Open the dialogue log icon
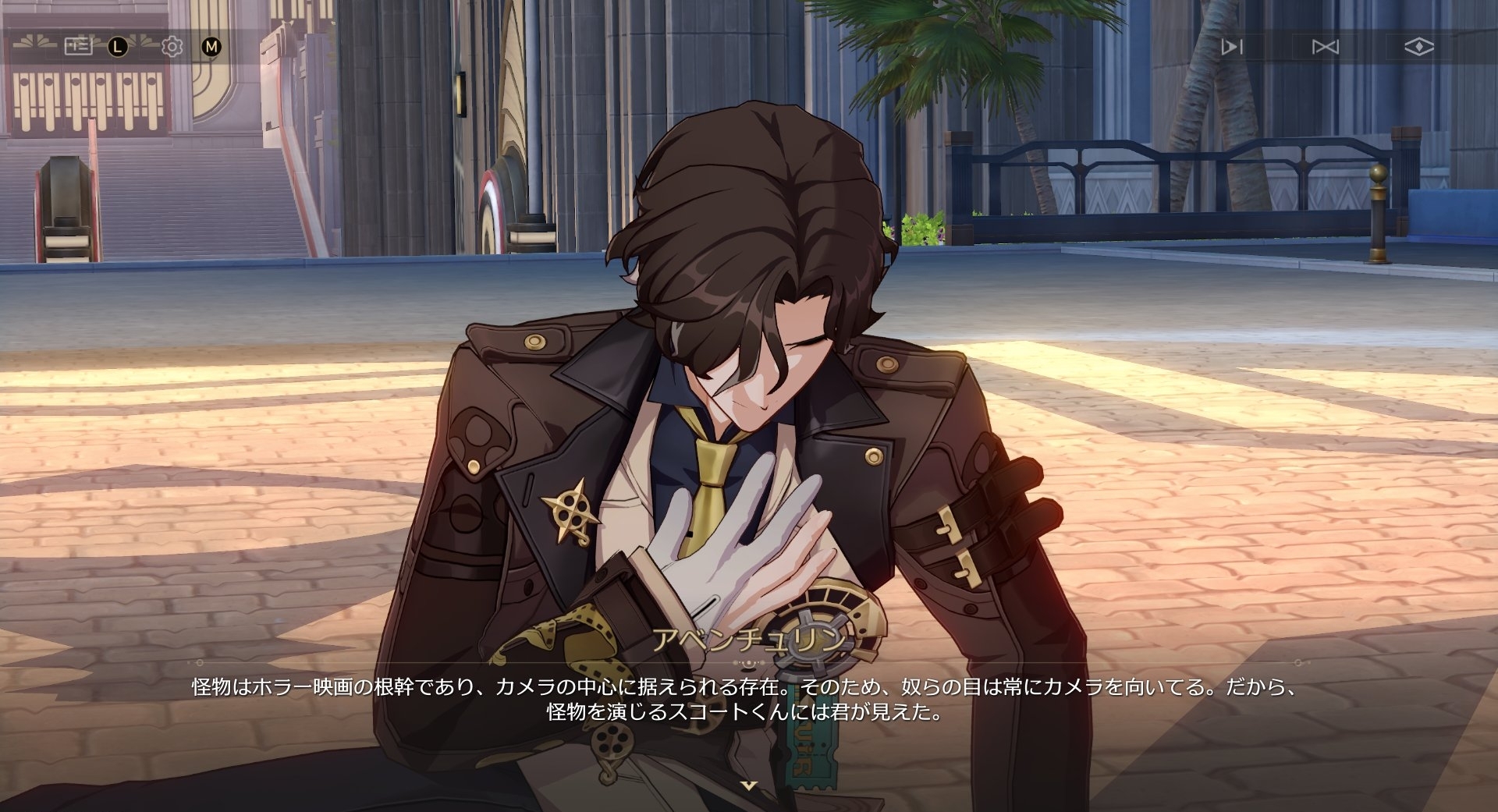The image size is (1498, 812). [x=78, y=47]
